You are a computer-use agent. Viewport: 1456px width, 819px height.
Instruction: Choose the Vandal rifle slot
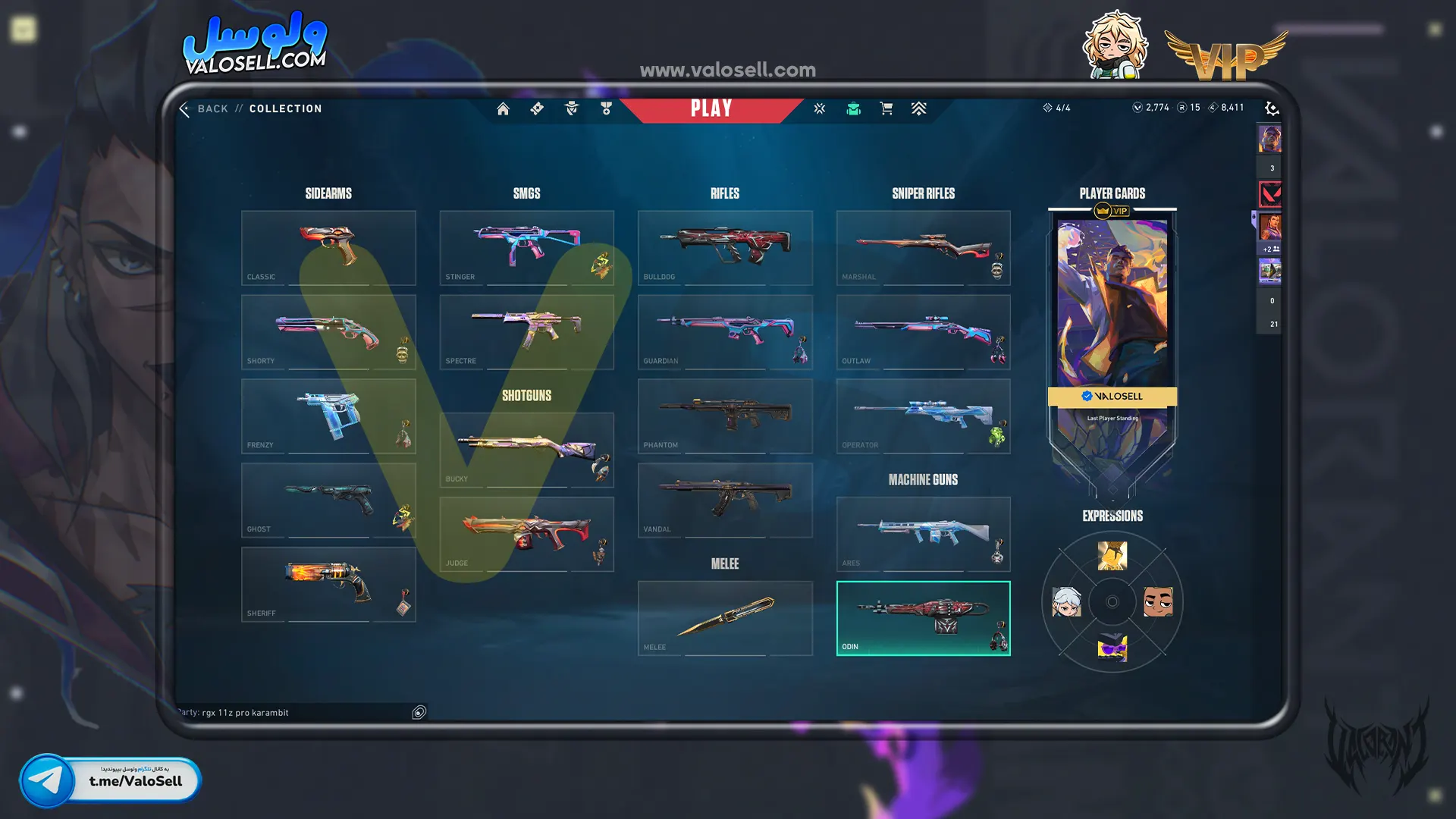point(724,500)
